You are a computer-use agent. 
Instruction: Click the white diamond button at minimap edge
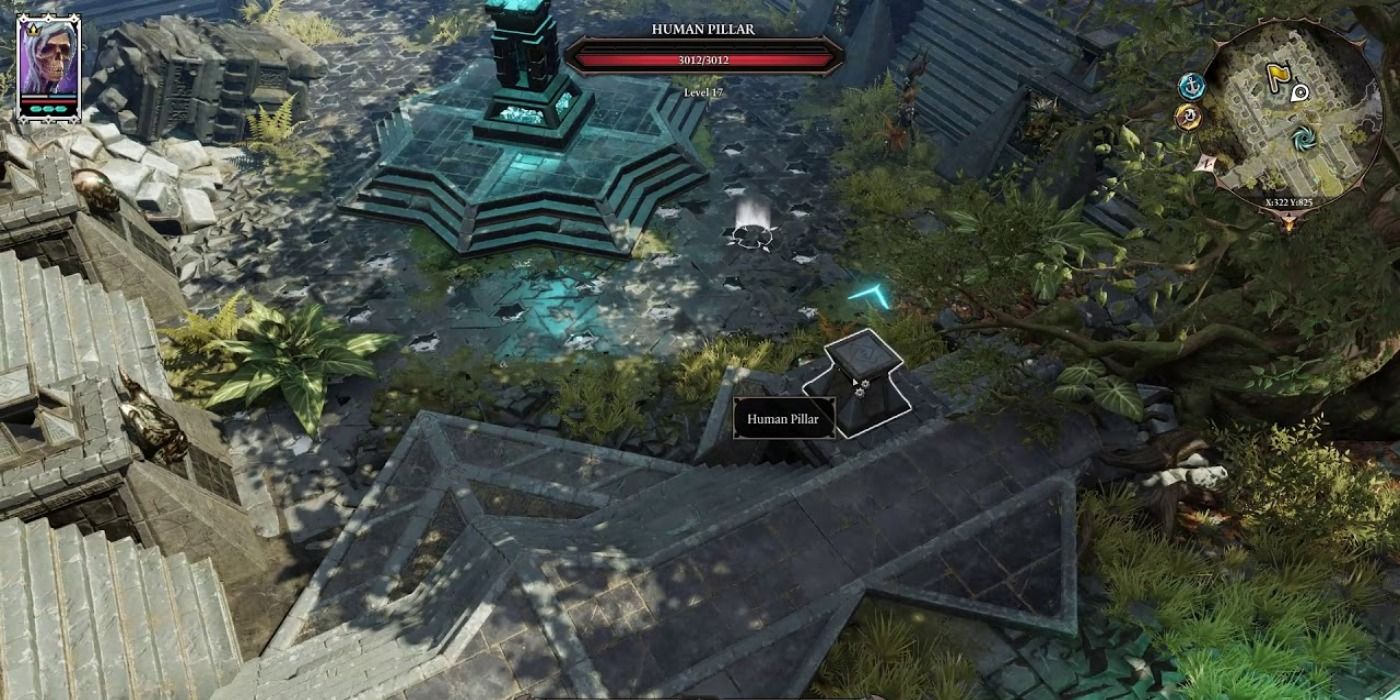coord(1204,162)
